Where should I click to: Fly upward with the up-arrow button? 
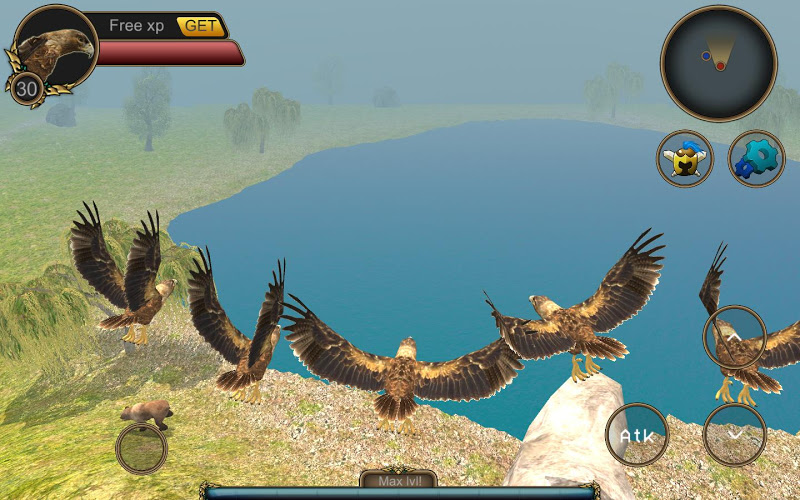point(735,337)
